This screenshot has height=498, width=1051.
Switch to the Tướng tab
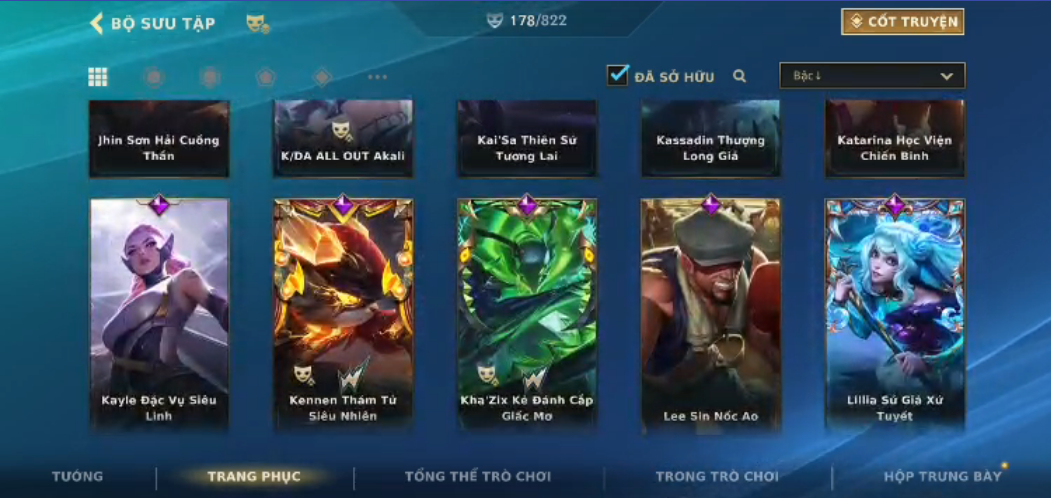[77, 476]
